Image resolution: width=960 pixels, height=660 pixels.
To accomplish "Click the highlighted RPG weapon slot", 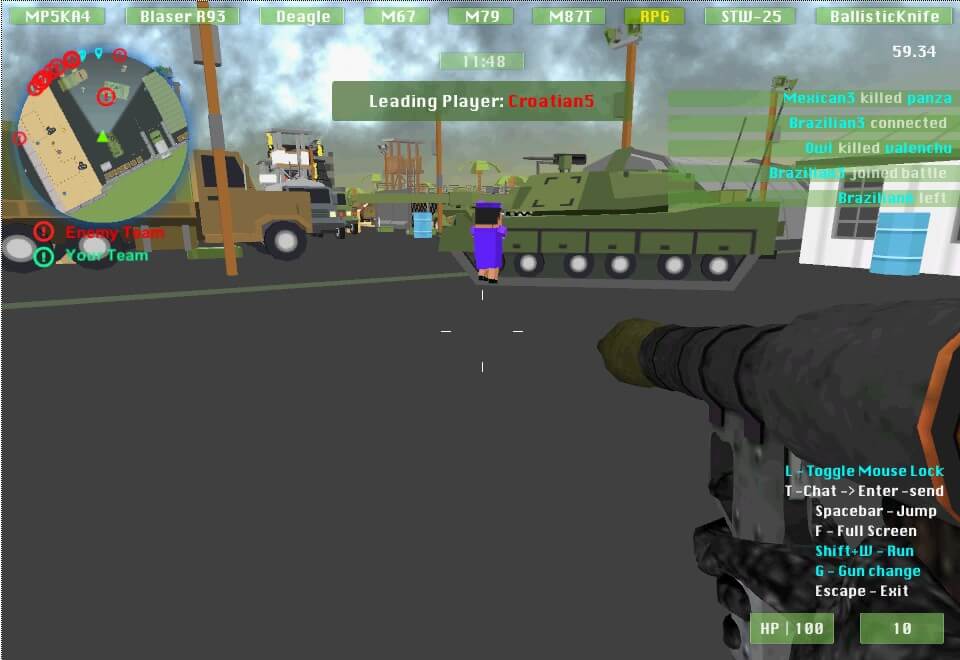I will coord(654,16).
